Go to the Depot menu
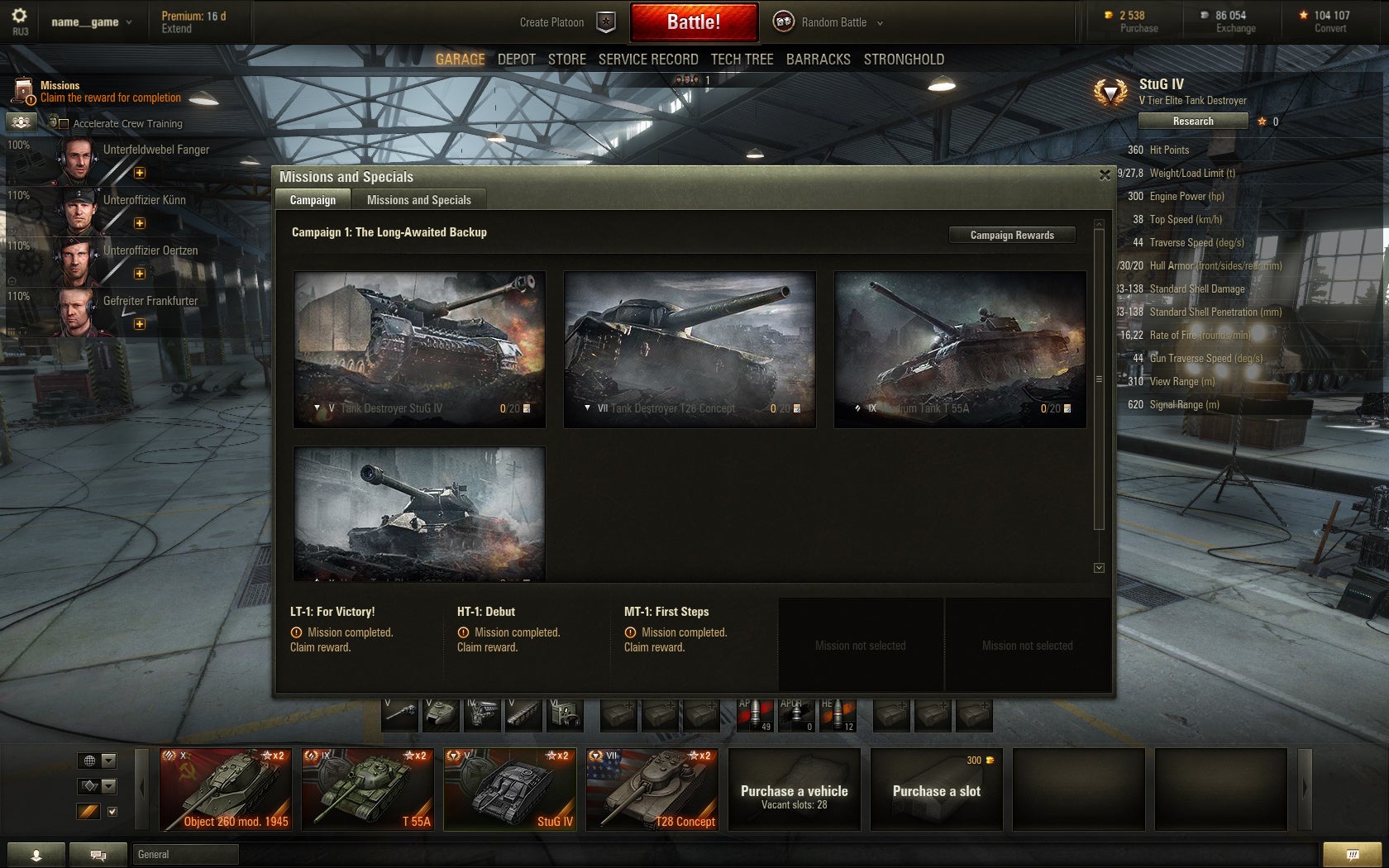The height and width of the screenshot is (868, 1389). [x=516, y=60]
